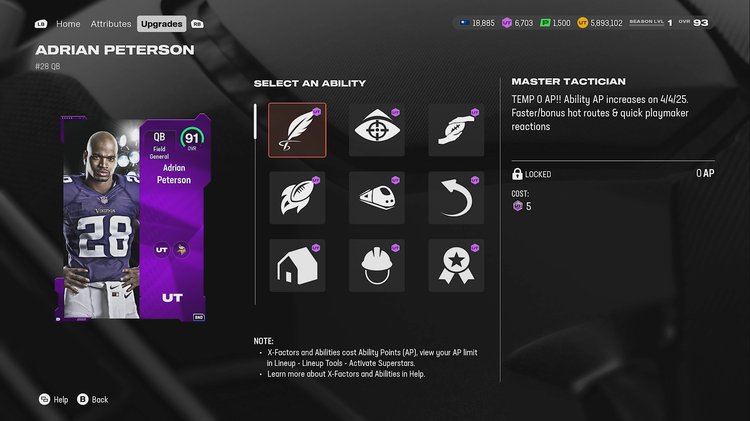Image resolution: width=750 pixels, height=421 pixels.
Task: Switch to the Upgrades tab
Action: point(161,23)
